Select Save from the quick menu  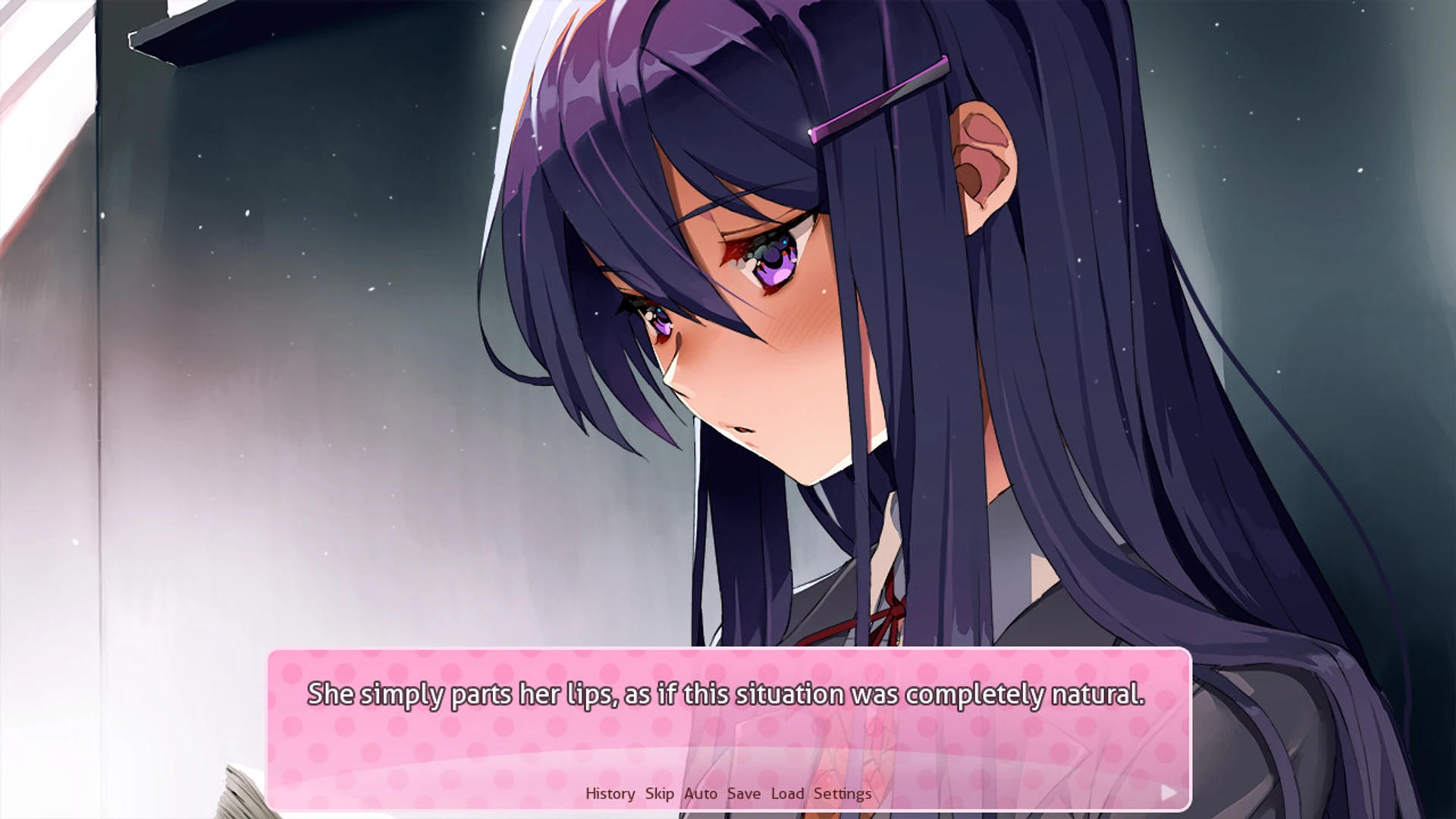743,792
